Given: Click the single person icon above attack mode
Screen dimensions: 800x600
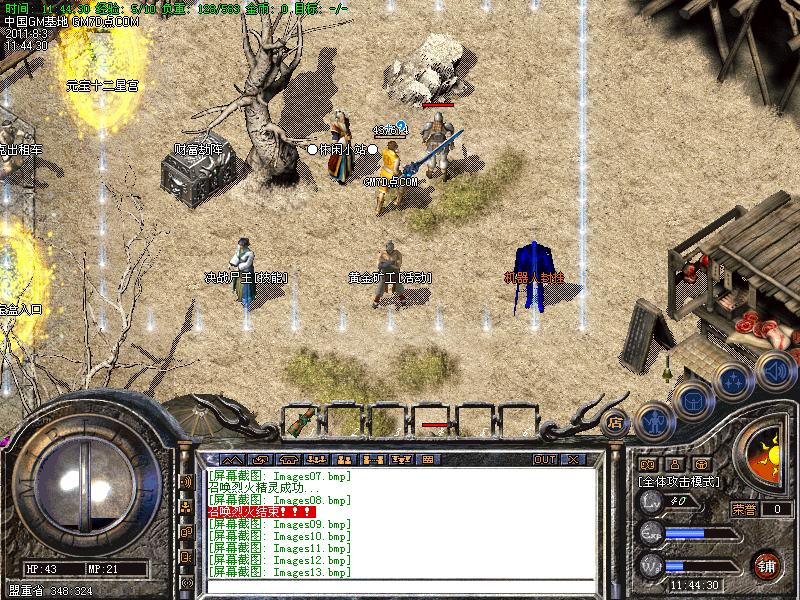Looking at the screenshot, I should pos(674,464).
